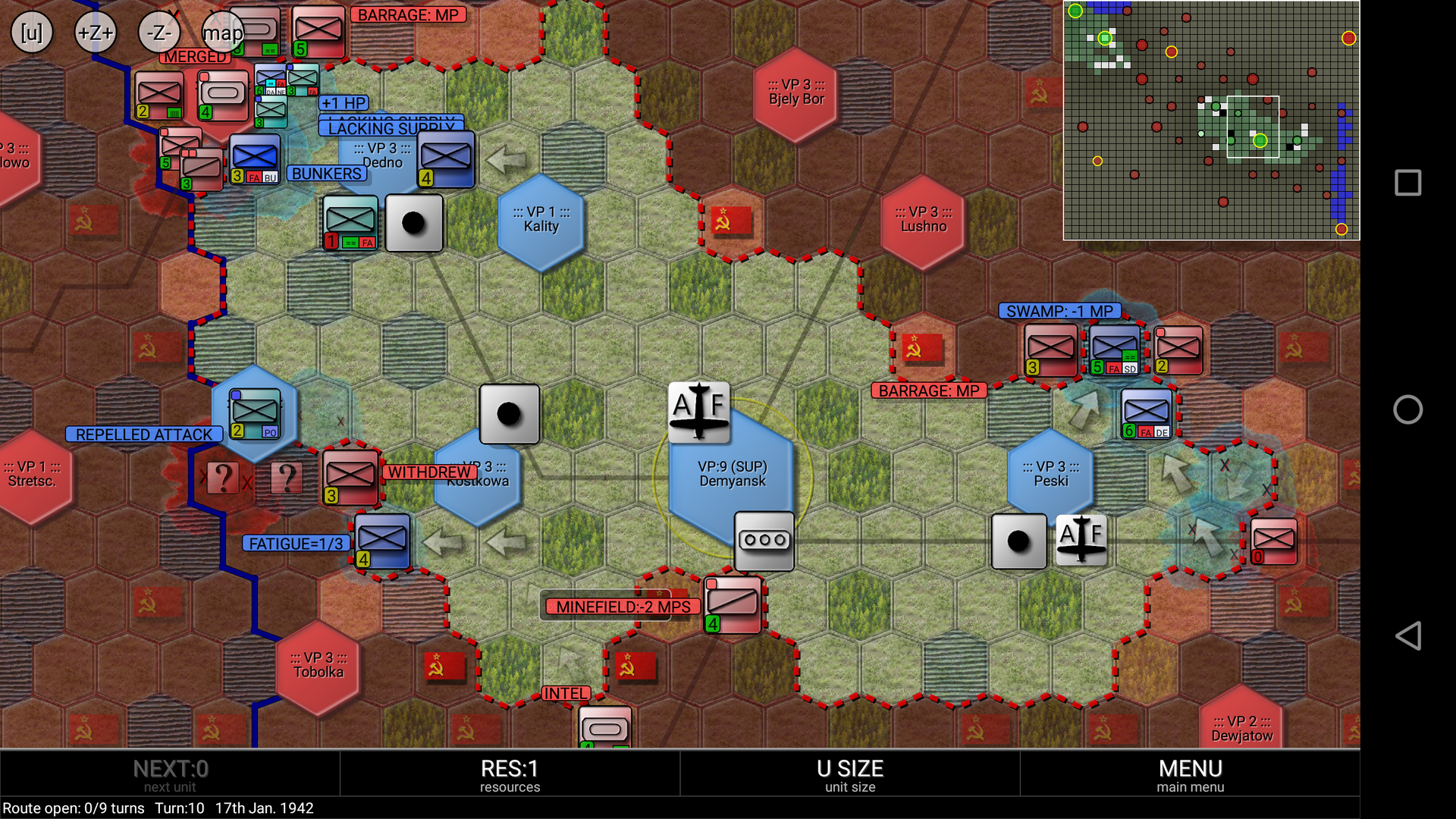
Task: Toggle unit counters with the [u] button
Action: click(x=30, y=32)
